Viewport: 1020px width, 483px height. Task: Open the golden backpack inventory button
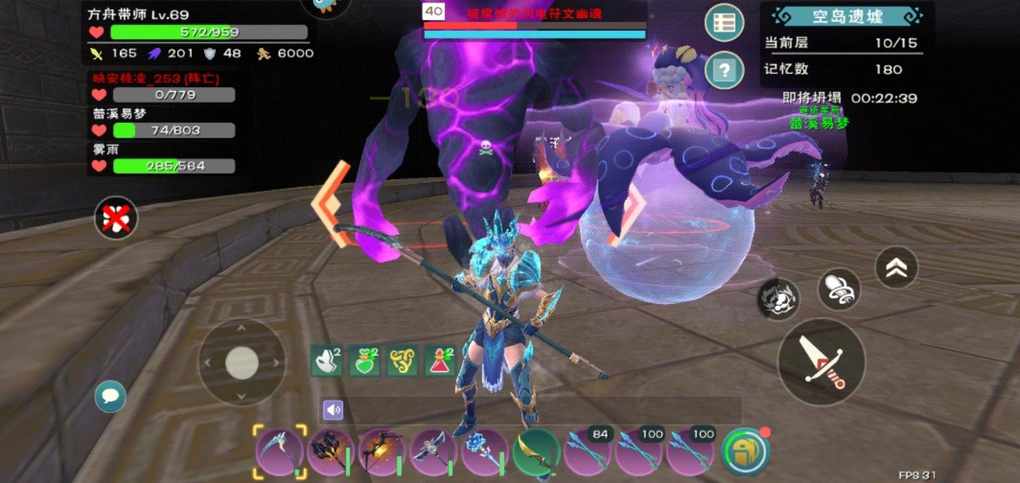pyautogui.click(x=743, y=450)
